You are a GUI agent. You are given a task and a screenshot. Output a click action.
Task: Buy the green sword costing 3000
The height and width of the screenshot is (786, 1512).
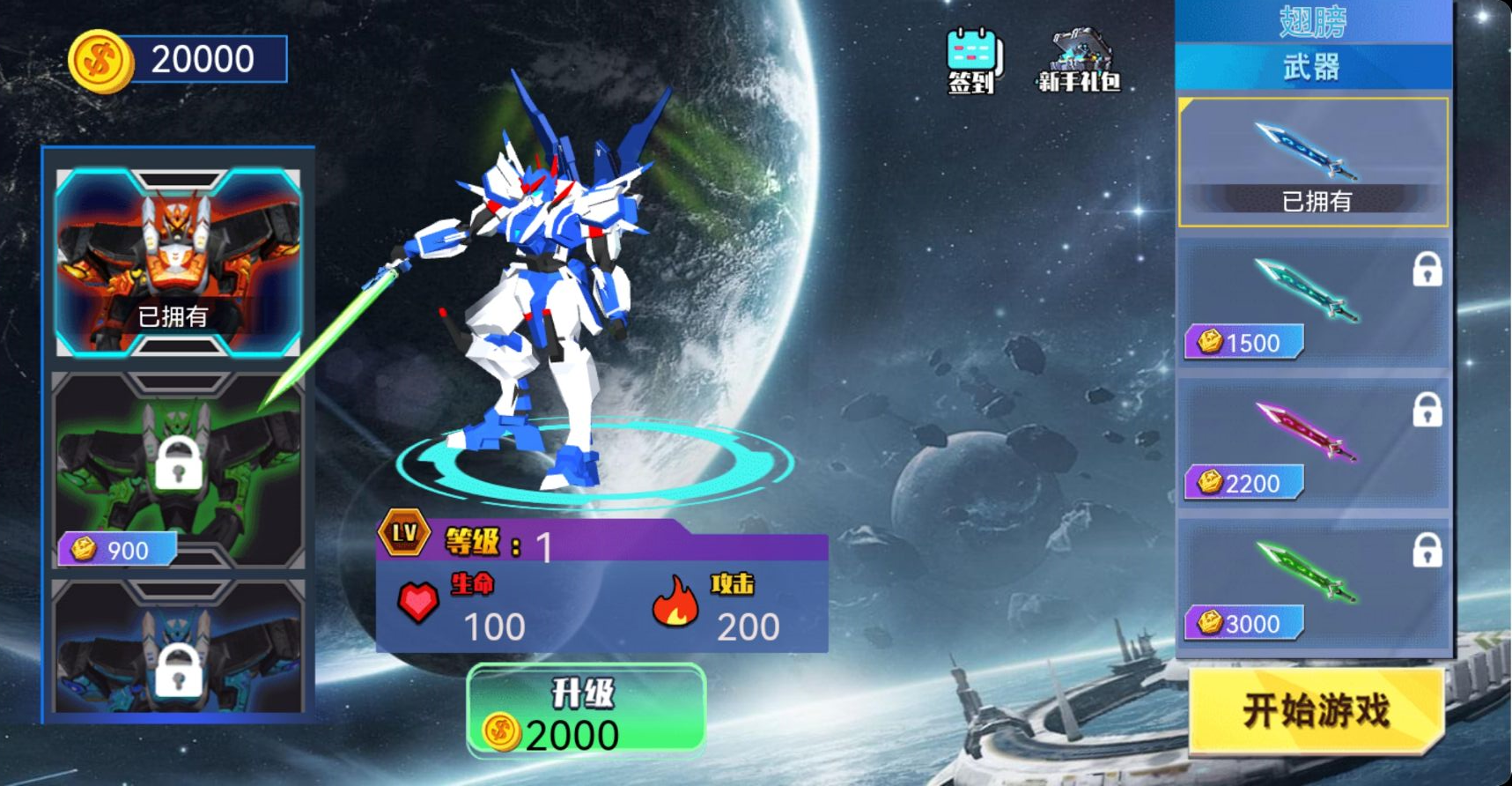[x=1313, y=584]
